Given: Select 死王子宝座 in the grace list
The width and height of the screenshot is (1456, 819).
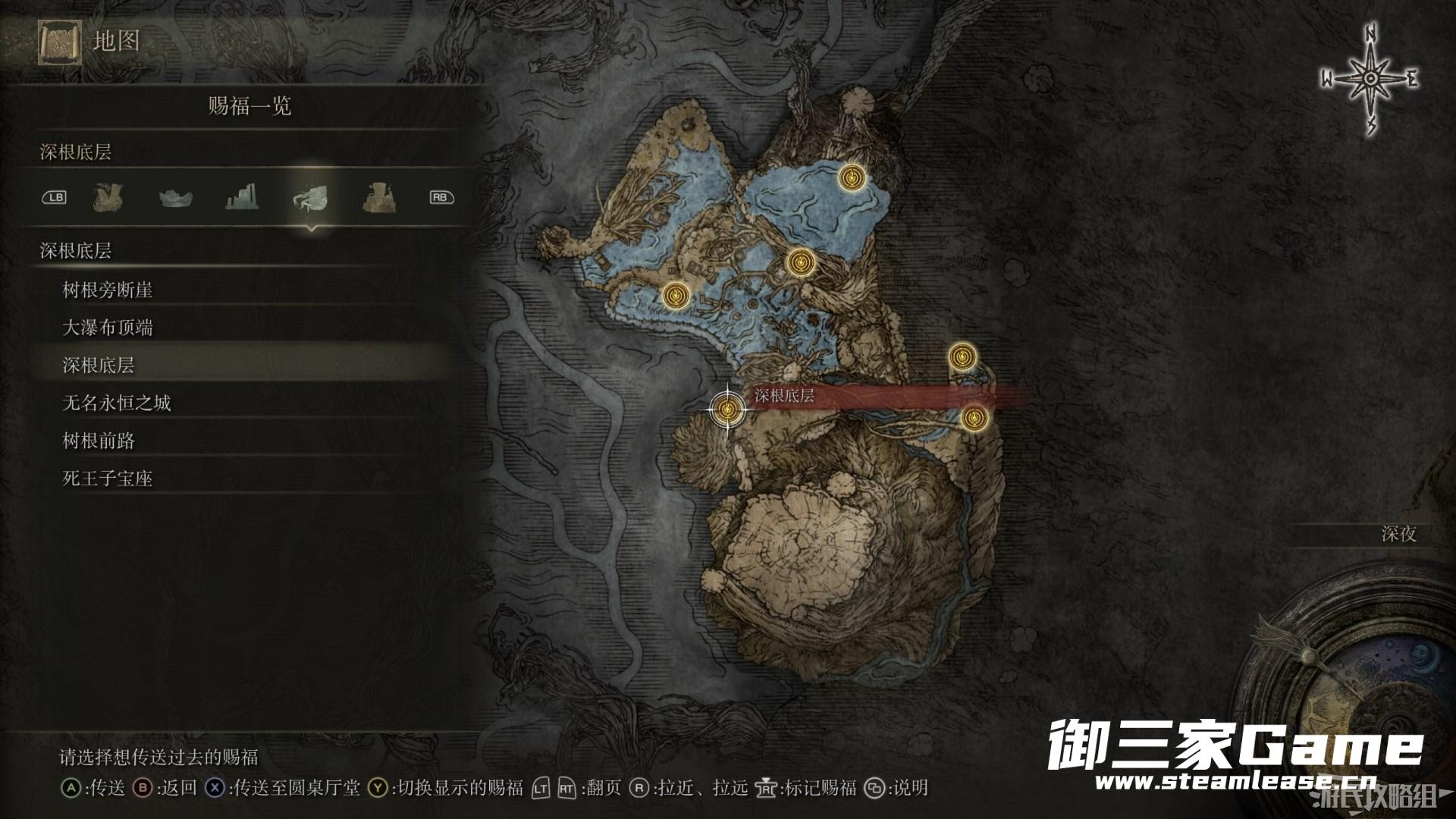Looking at the screenshot, I should tap(108, 479).
